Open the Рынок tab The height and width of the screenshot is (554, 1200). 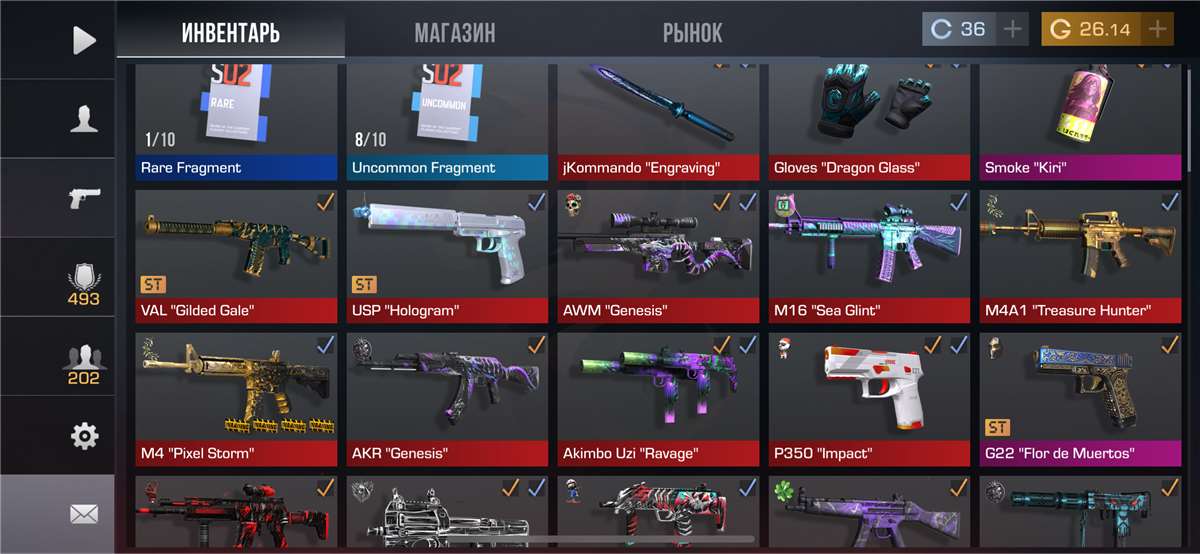click(x=692, y=32)
